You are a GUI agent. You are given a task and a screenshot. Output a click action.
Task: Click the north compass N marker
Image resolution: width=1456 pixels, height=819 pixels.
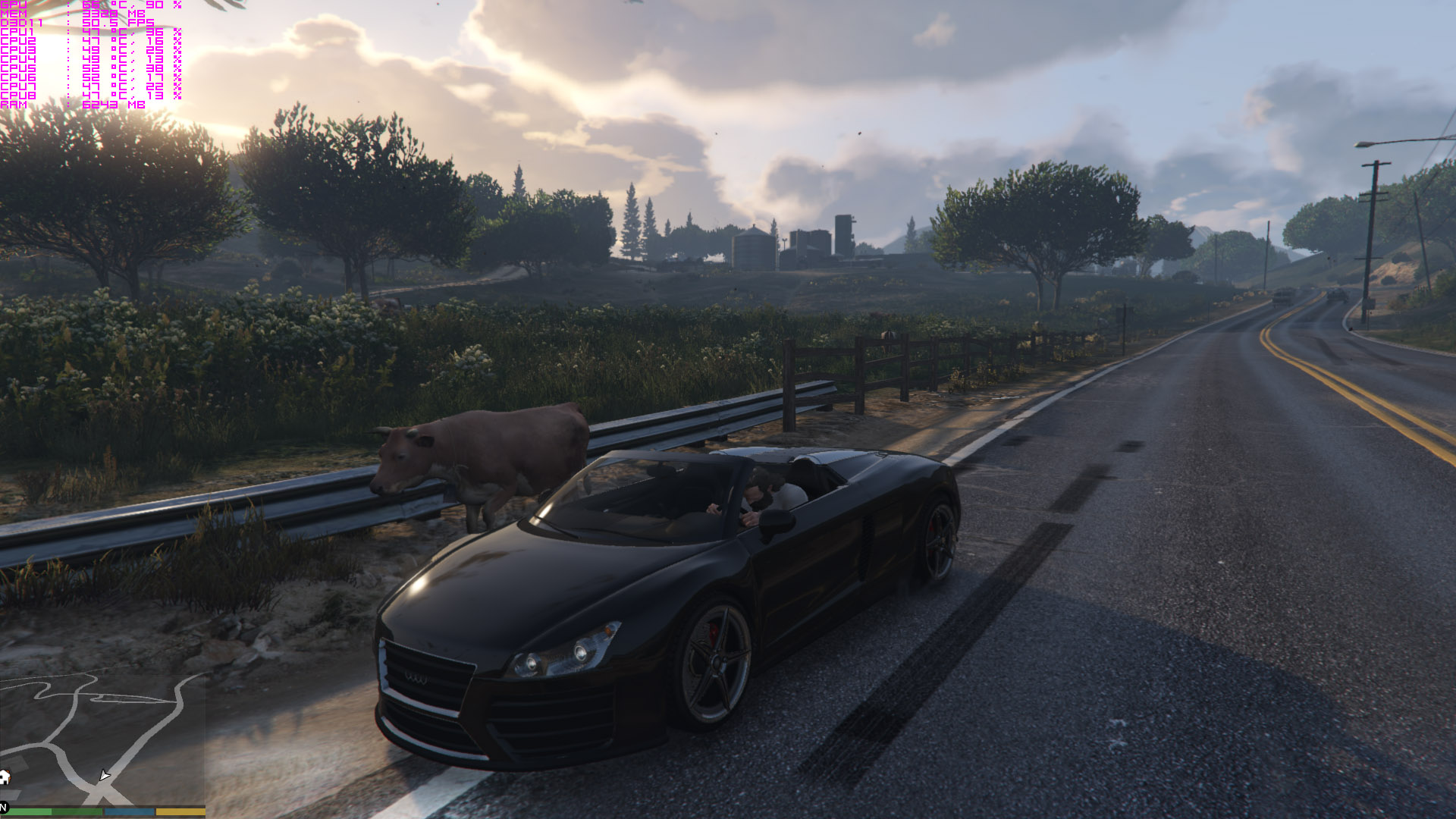pos(4,808)
